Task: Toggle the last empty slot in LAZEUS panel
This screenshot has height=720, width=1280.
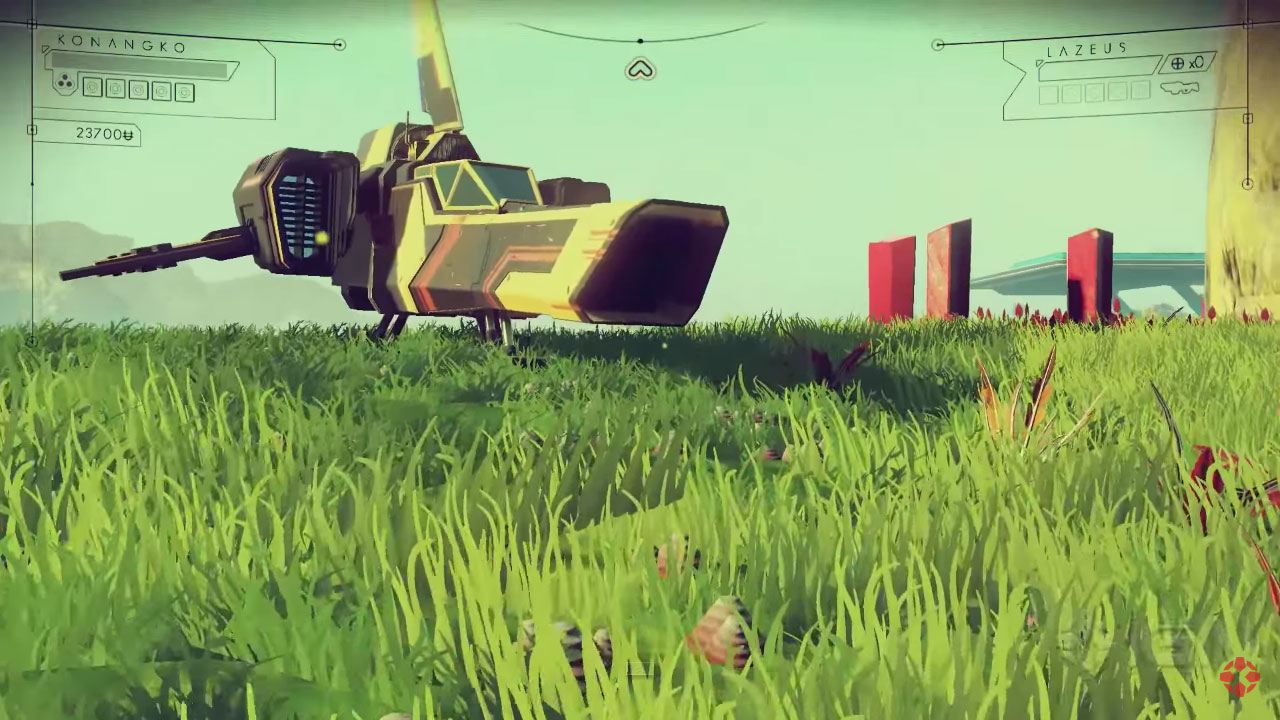Action: 1141,94
